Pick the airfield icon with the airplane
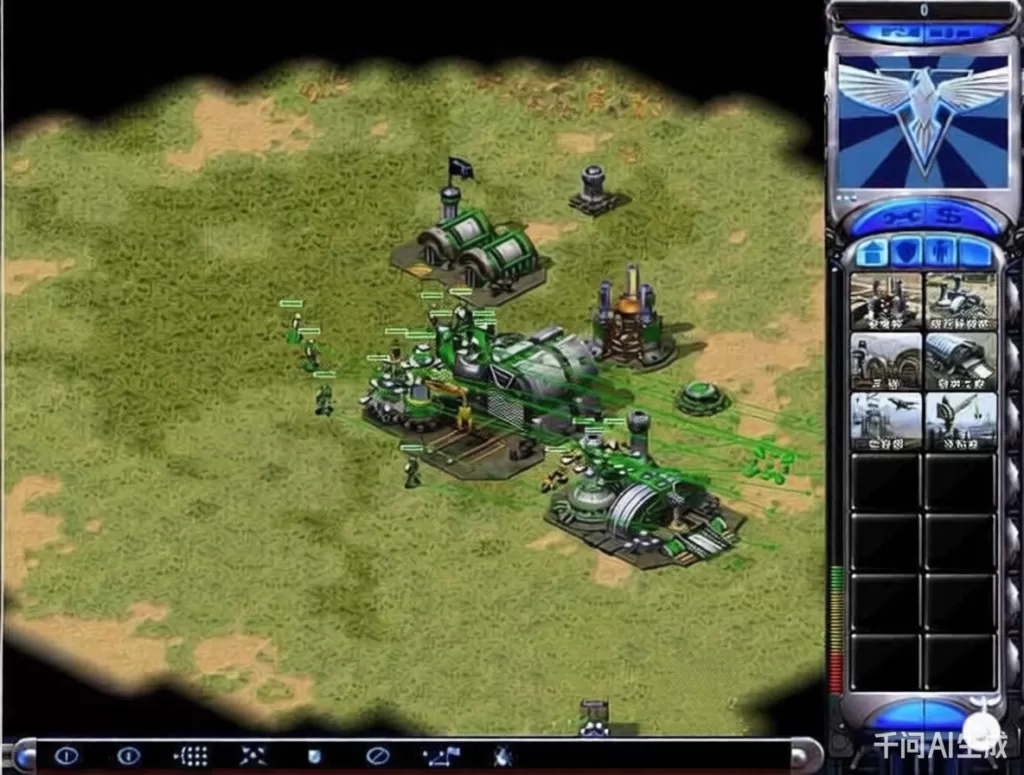 pyautogui.click(x=886, y=421)
